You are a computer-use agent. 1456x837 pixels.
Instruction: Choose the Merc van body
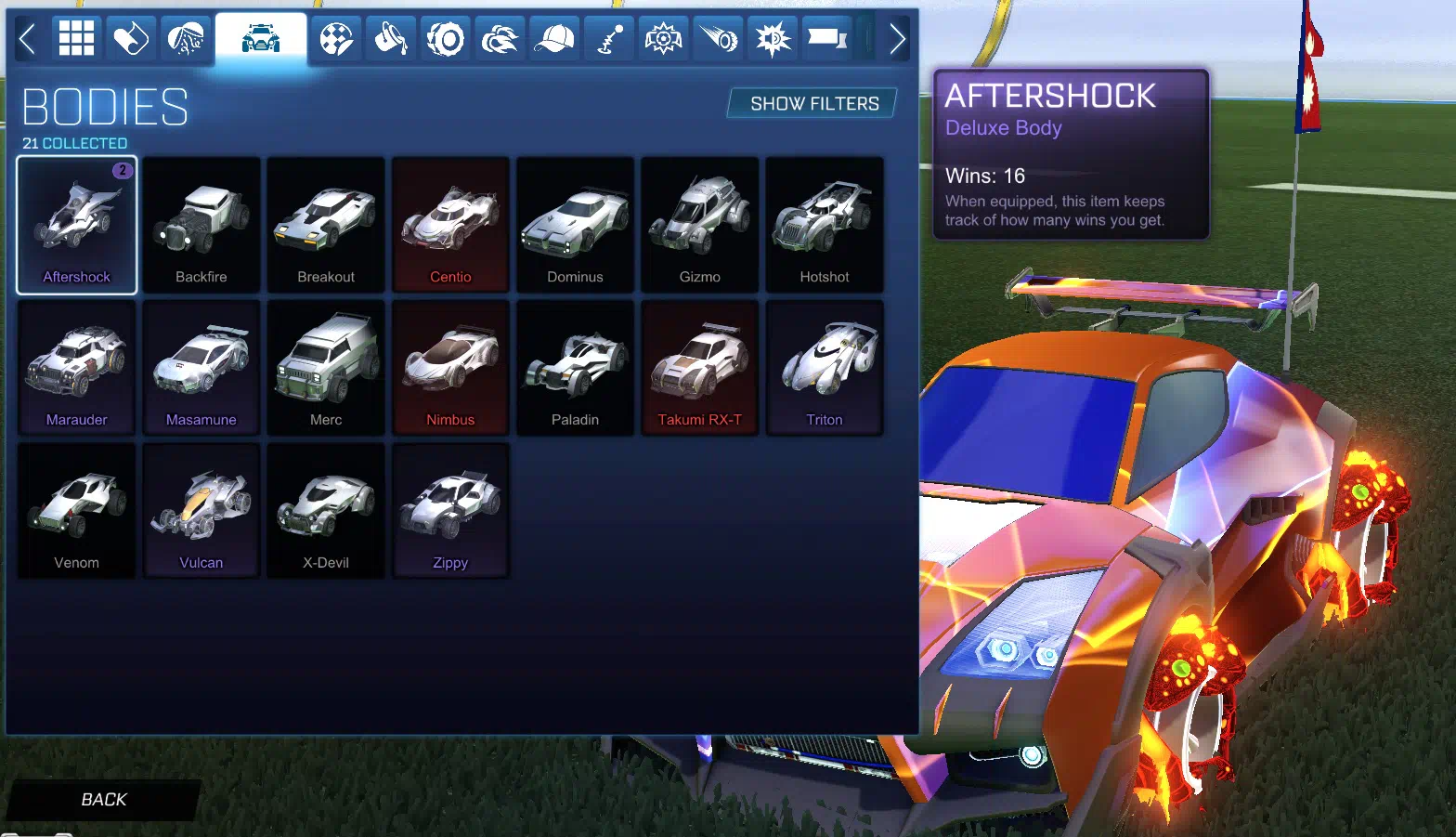point(326,369)
